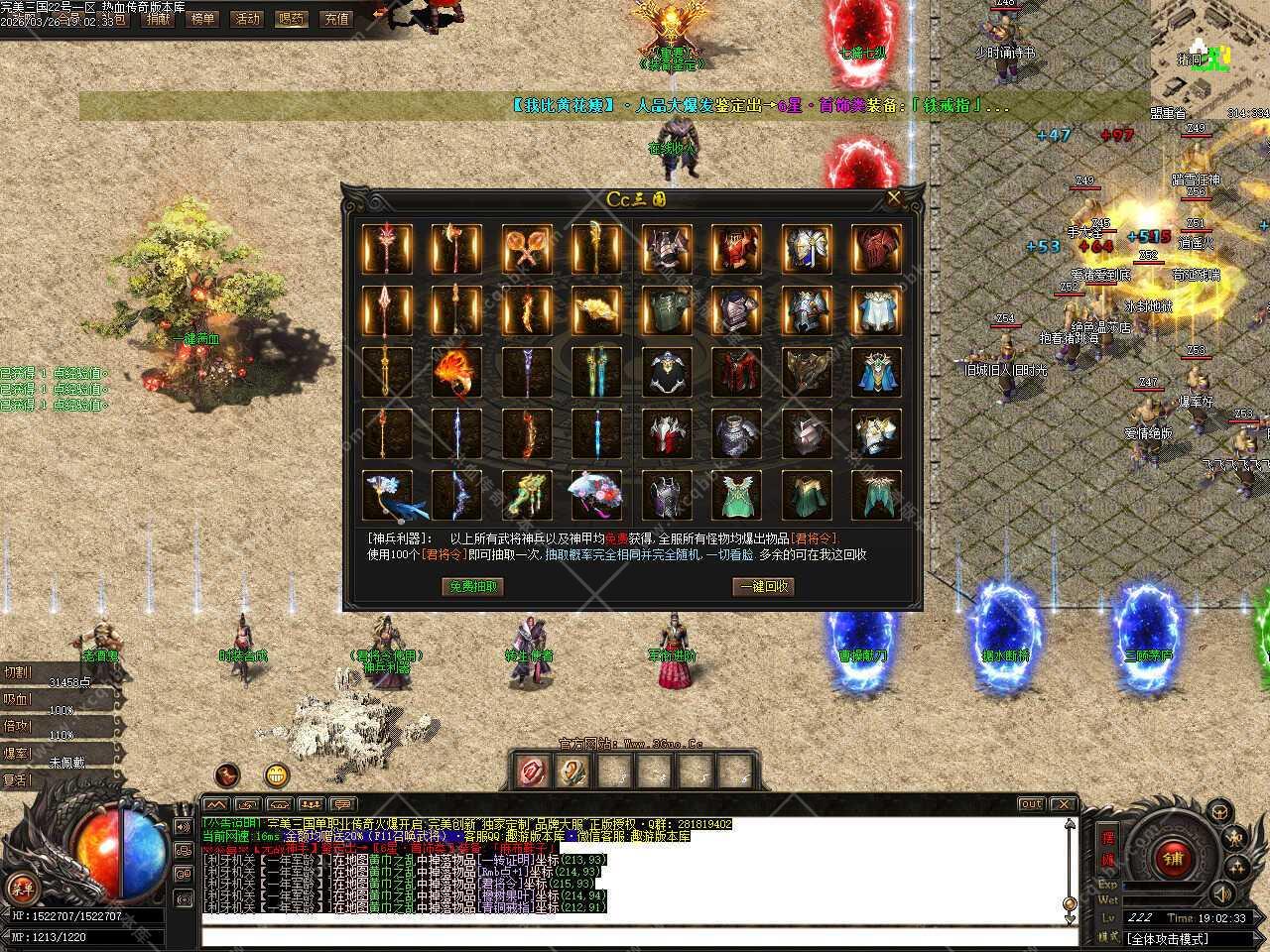Use the first hotbar item slot
The width and height of the screenshot is (1270, 952).
[533, 770]
